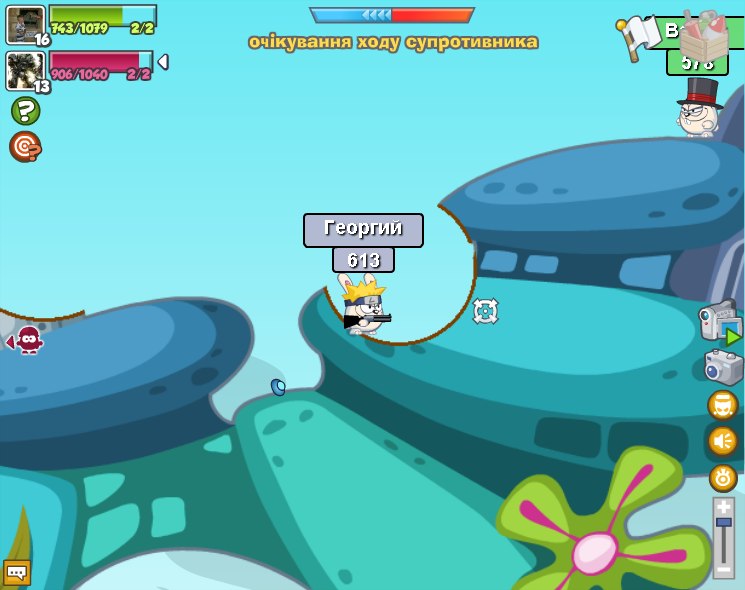
Task: Open the chat speech bubble
Action: tap(17, 572)
